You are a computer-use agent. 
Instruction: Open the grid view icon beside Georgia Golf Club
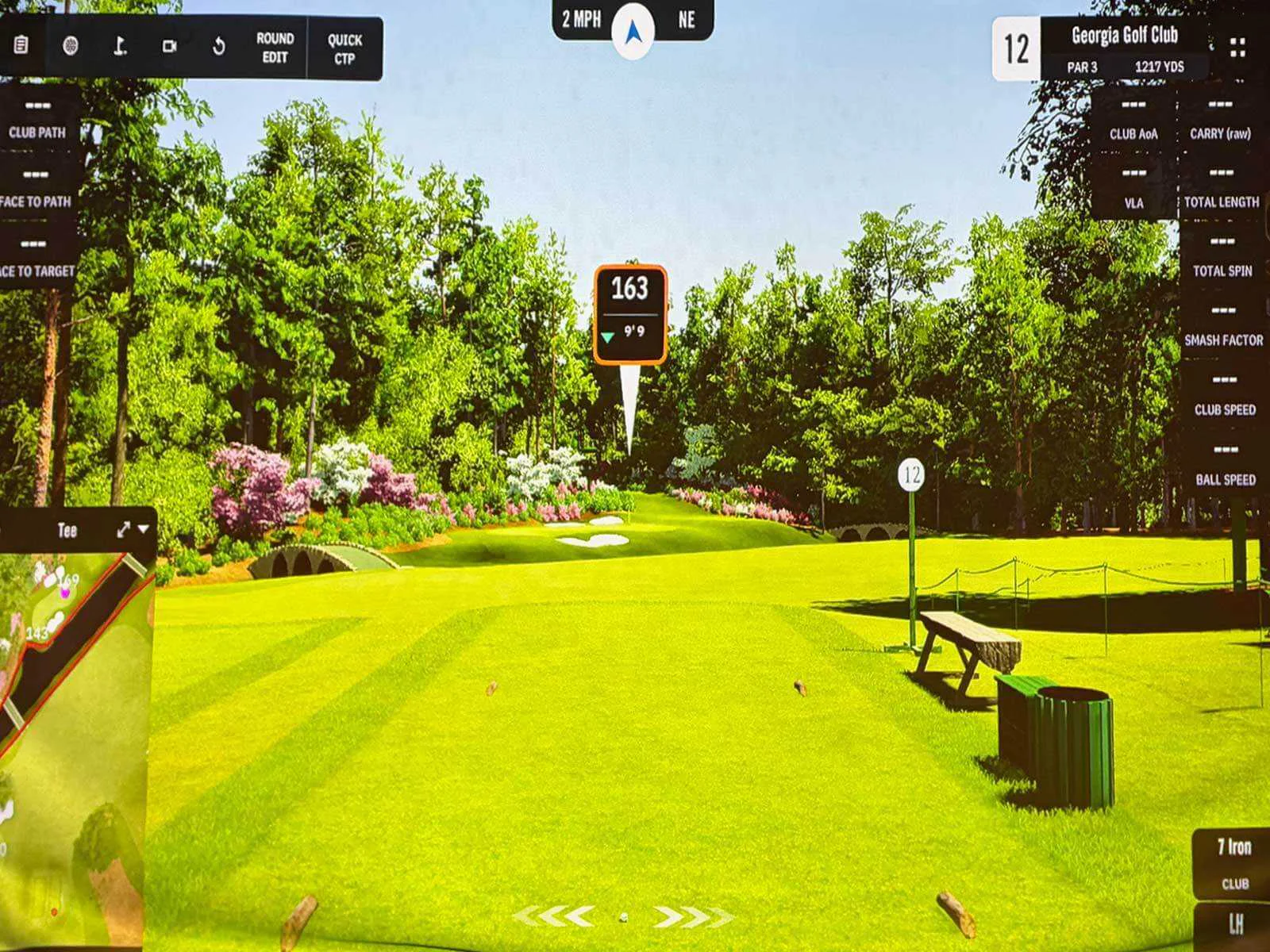[x=1235, y=48]
